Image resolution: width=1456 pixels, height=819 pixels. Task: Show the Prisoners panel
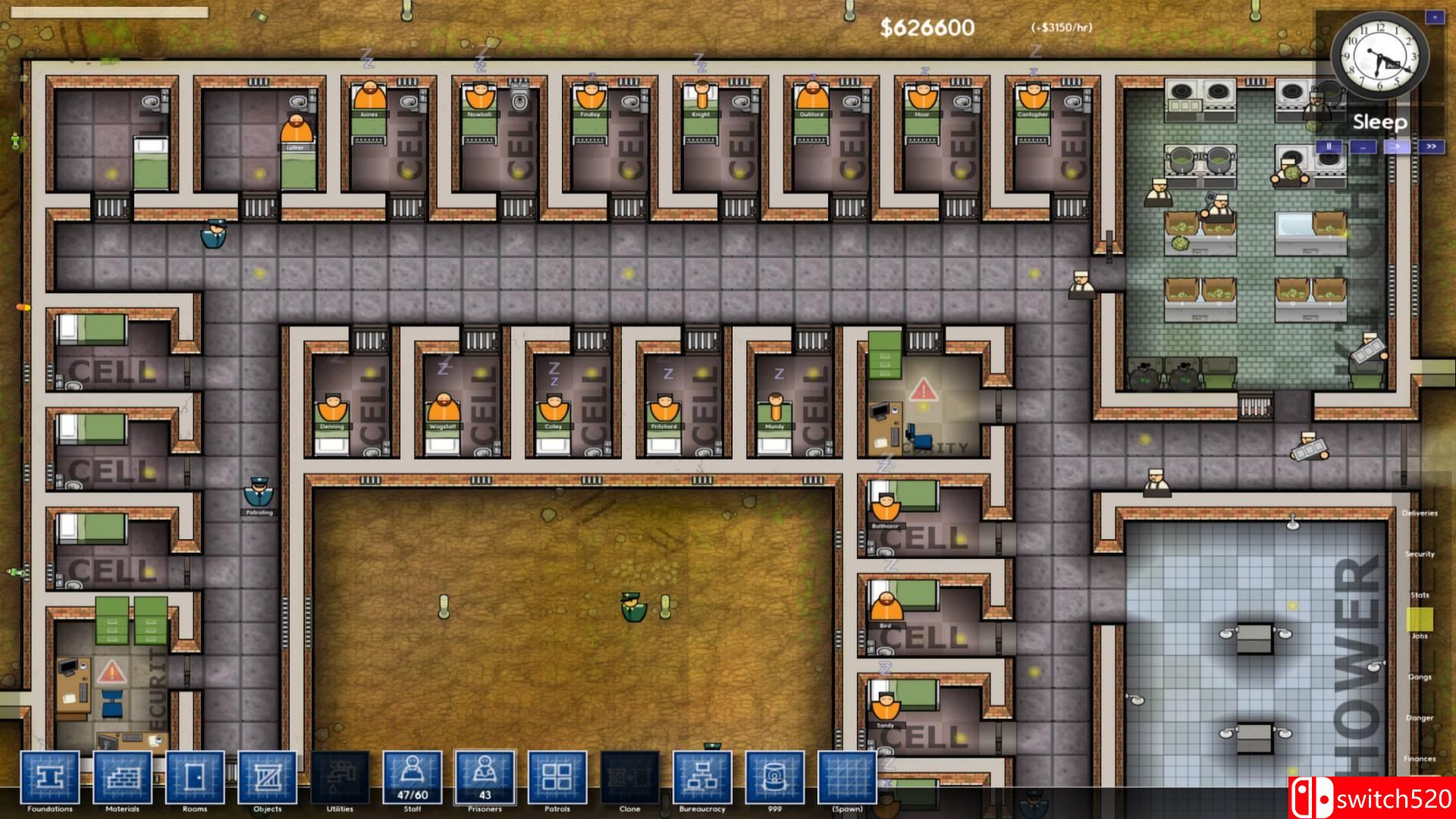click(485, 777)
